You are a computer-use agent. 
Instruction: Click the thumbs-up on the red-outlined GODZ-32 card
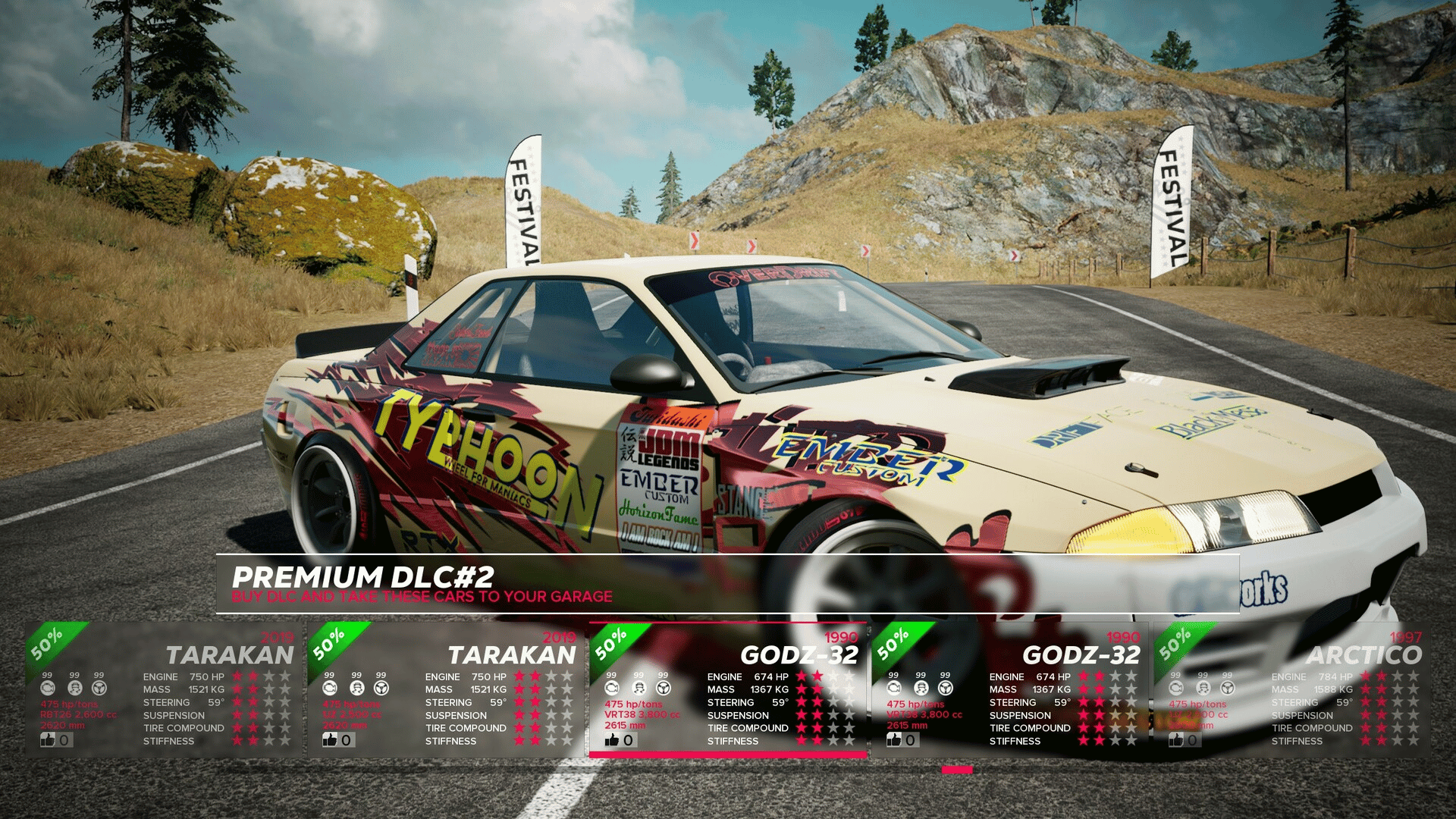pos(613,740)
